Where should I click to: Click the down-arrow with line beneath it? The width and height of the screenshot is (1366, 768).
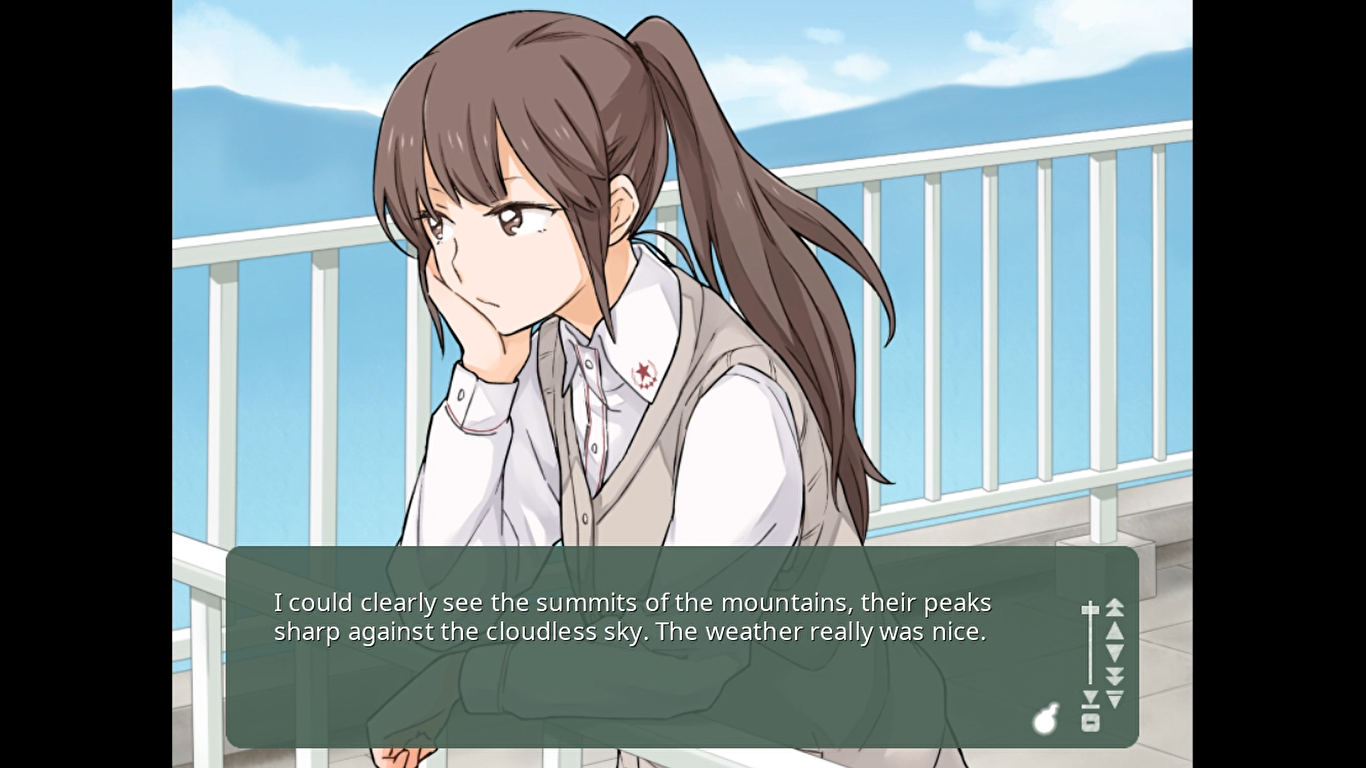tap(1090, 698)
